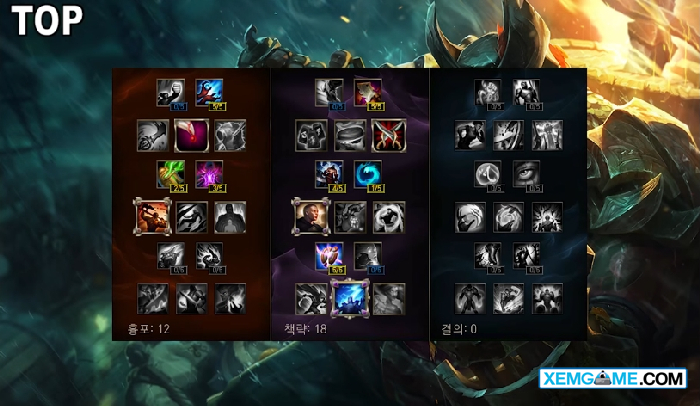700x406 pixels.
Task: Select the gold-framed mastery in the Ferocity tree
Action: [152, 215]
